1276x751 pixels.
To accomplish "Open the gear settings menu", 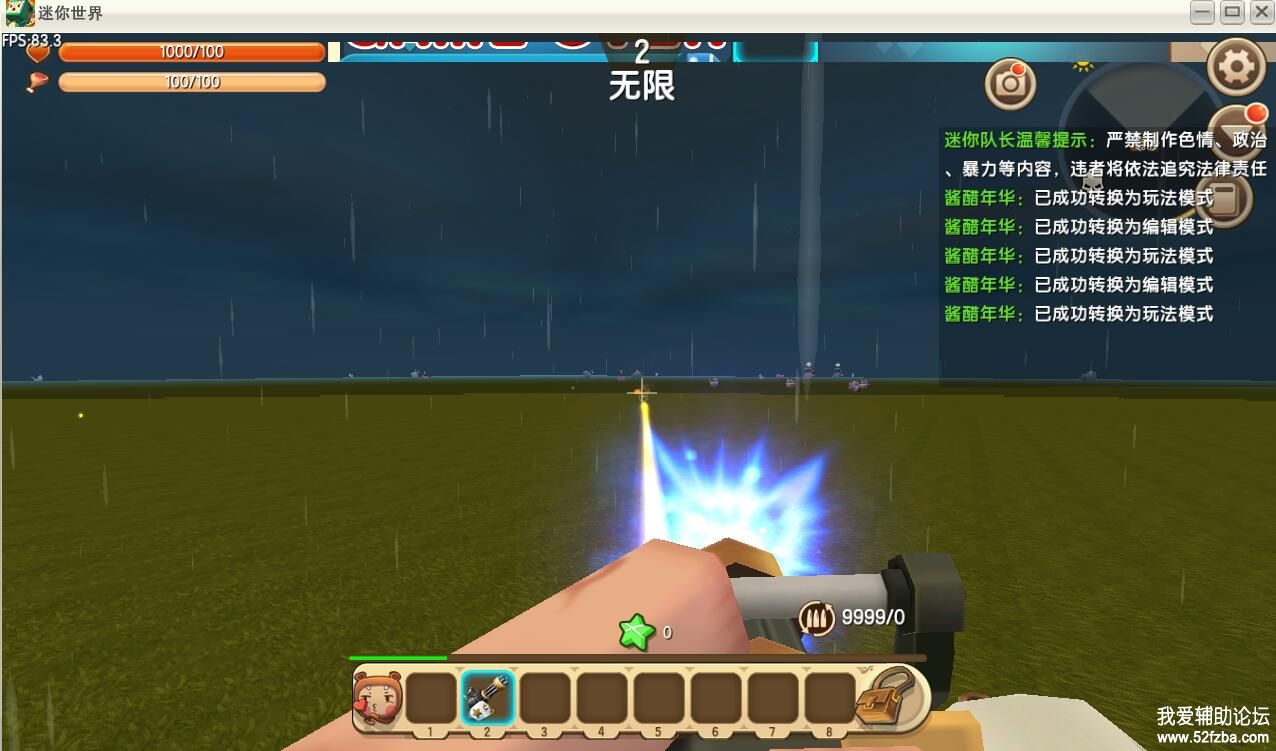I will 1237,67.
